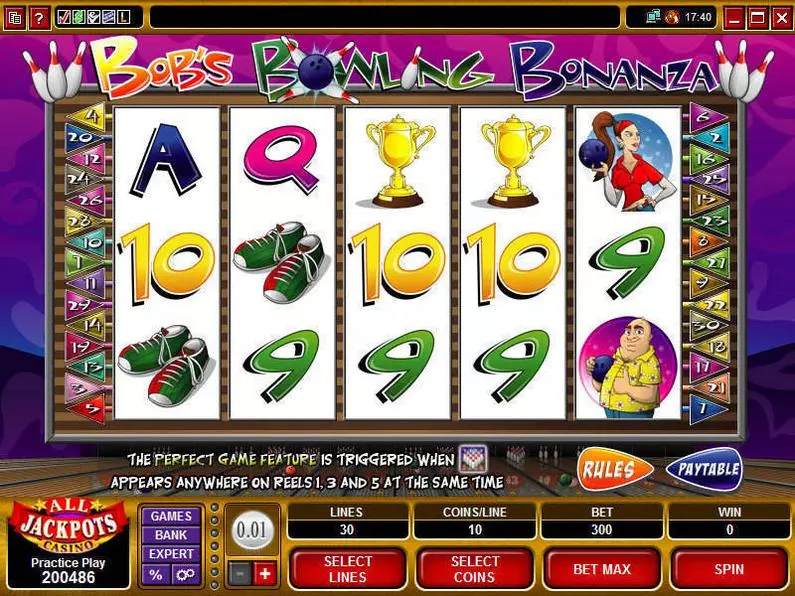Click the percent statistics button

point(156,575)
